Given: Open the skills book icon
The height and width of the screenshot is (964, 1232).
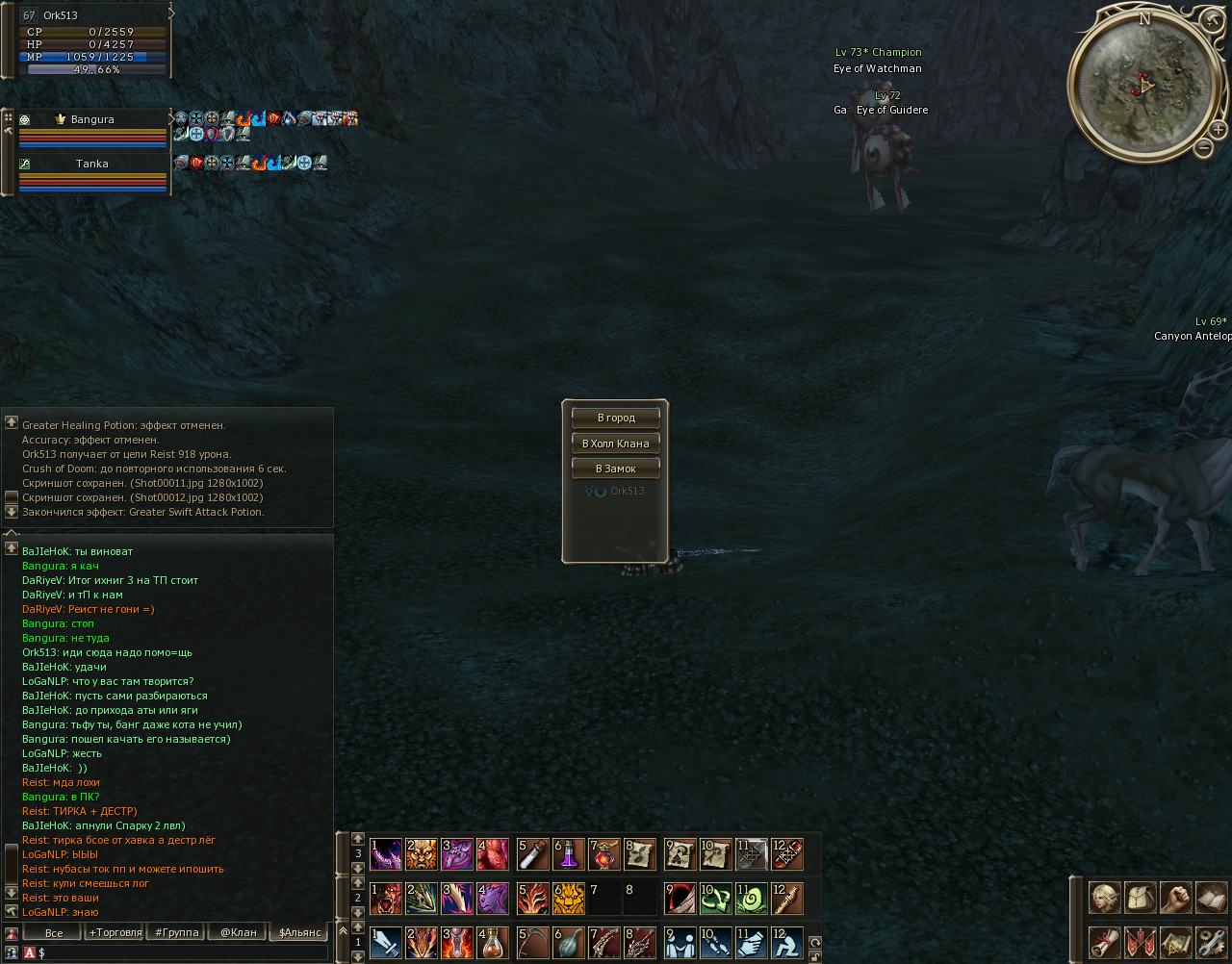Looking at the screenshot, I should (1212, 898).
